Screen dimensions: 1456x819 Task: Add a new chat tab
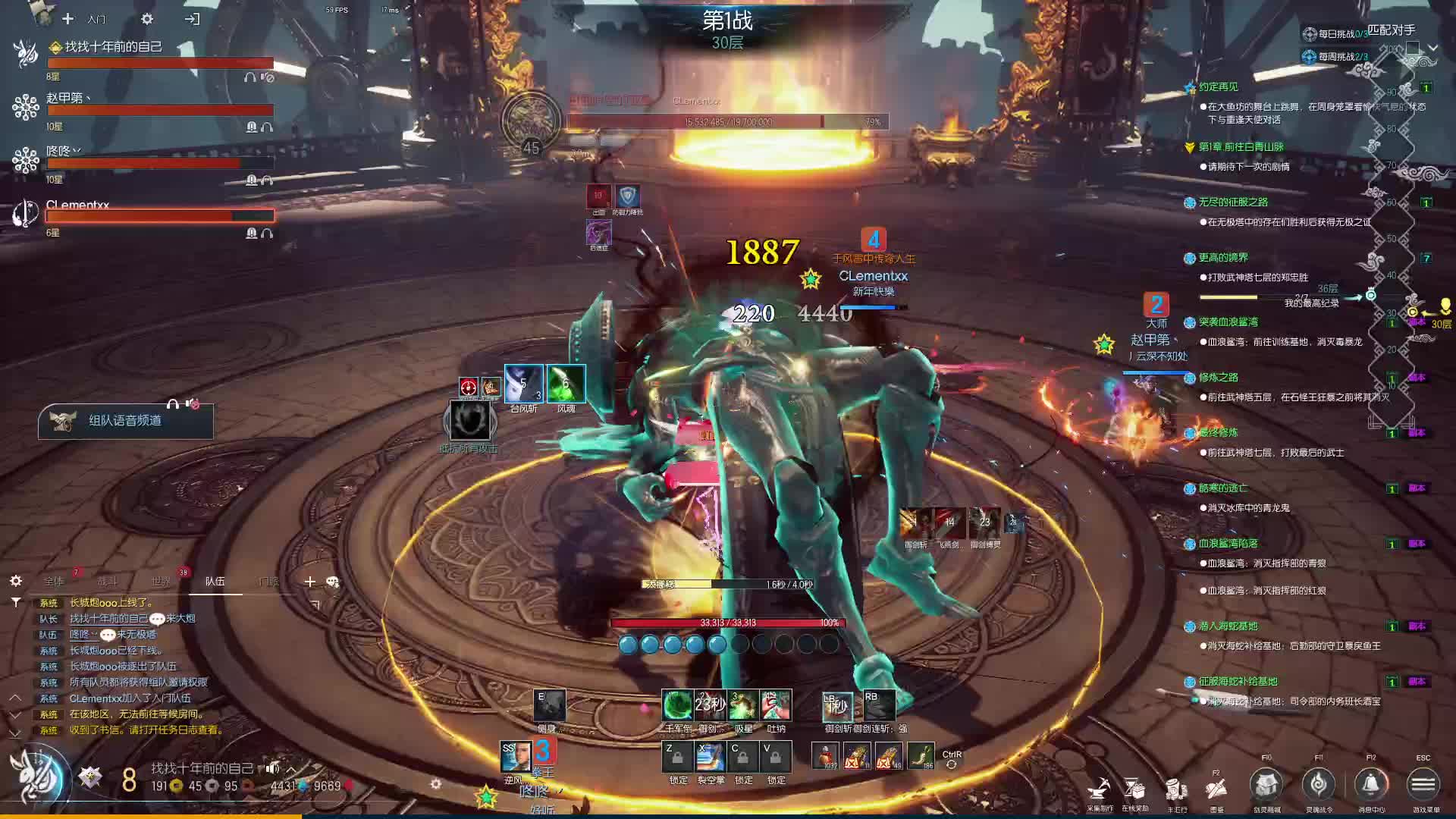point(309,582)
